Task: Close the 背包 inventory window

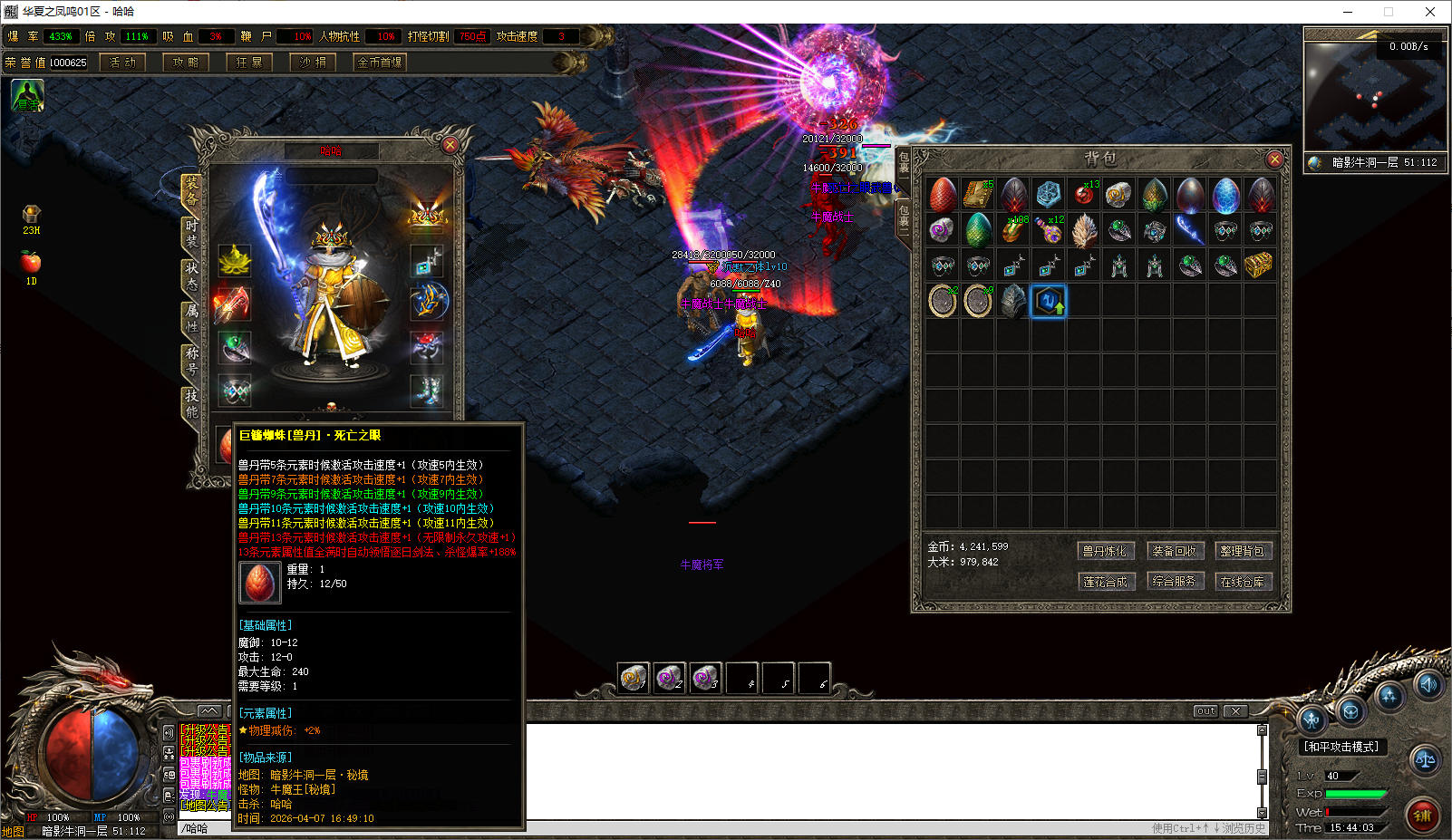Action: point(1274,159)
